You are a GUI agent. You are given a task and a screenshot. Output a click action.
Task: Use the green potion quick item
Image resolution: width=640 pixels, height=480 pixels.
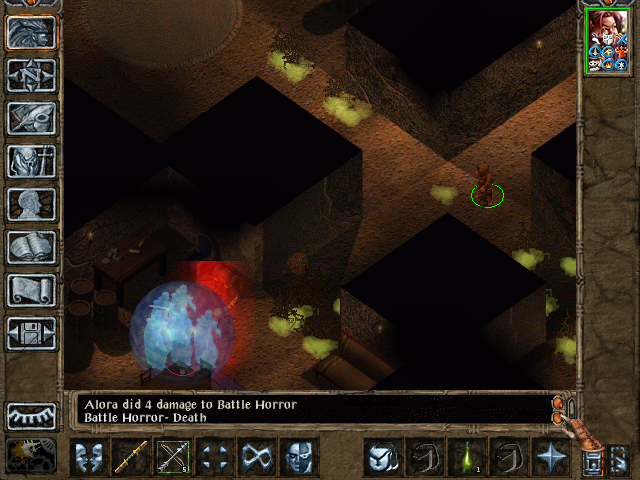[466, 458]
